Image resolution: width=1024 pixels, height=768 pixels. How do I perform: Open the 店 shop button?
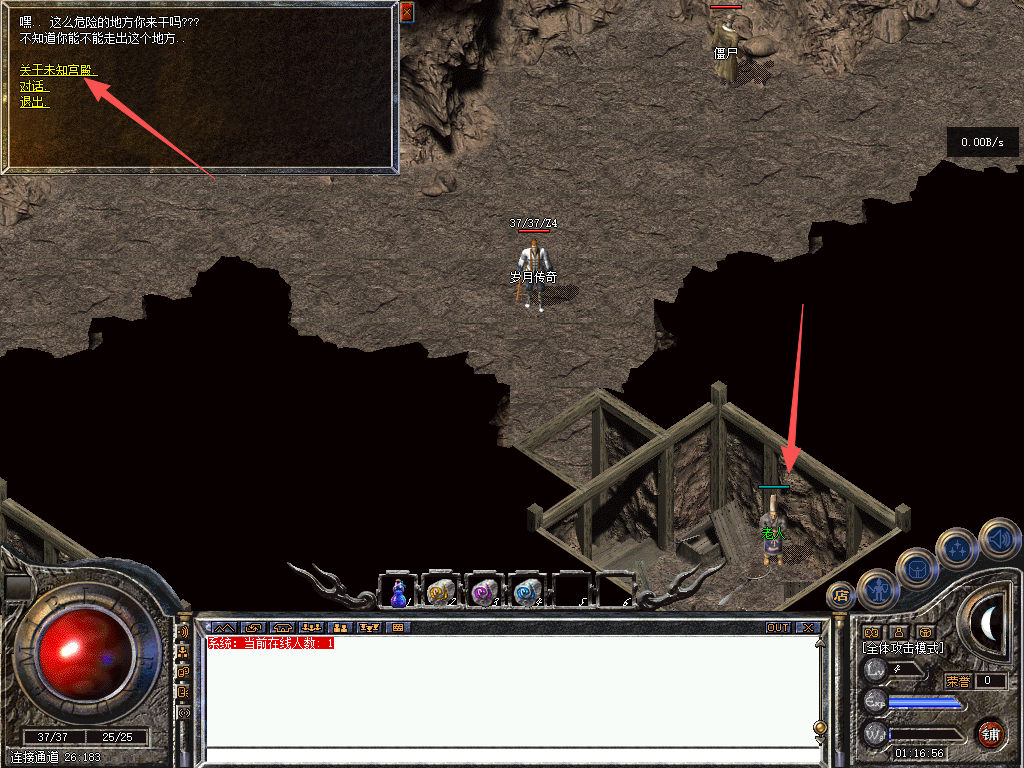[840, 595]
